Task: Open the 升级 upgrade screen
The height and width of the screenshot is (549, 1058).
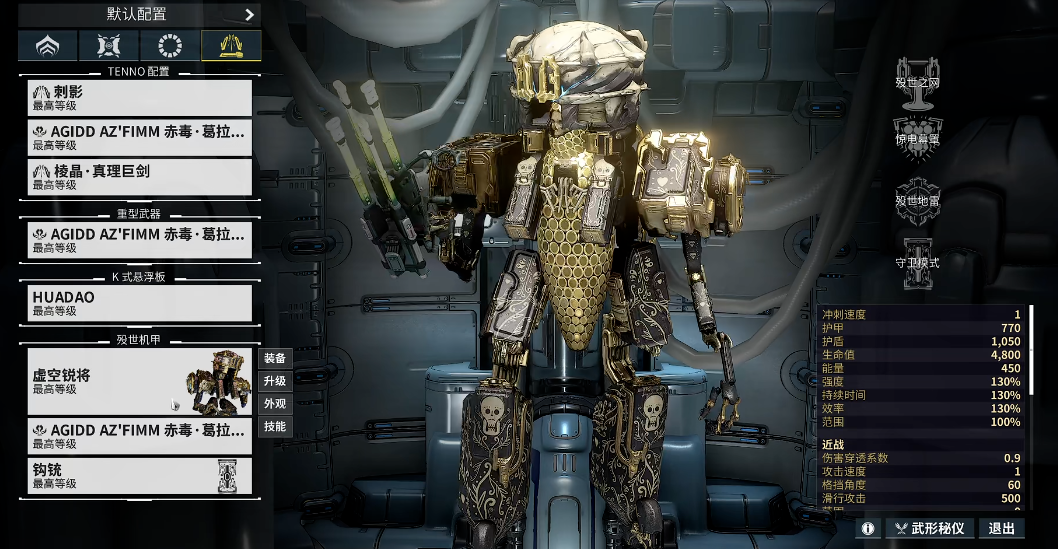Action: click(275, 382)
